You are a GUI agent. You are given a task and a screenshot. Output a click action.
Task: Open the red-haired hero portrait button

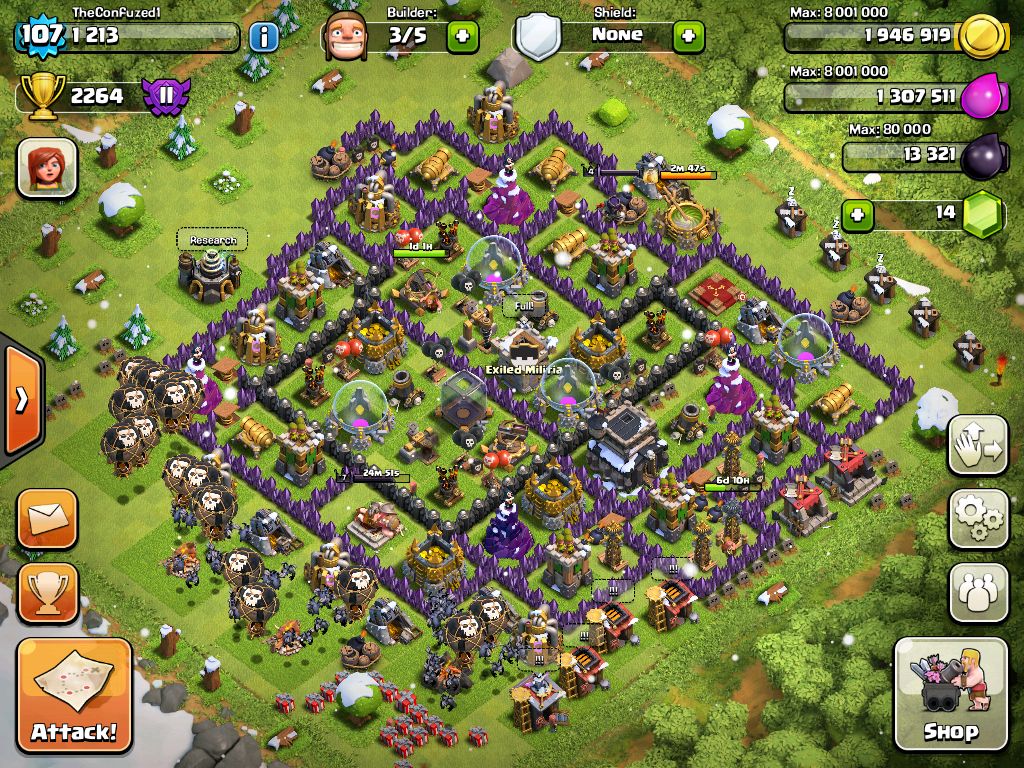(x=47, y=167)
